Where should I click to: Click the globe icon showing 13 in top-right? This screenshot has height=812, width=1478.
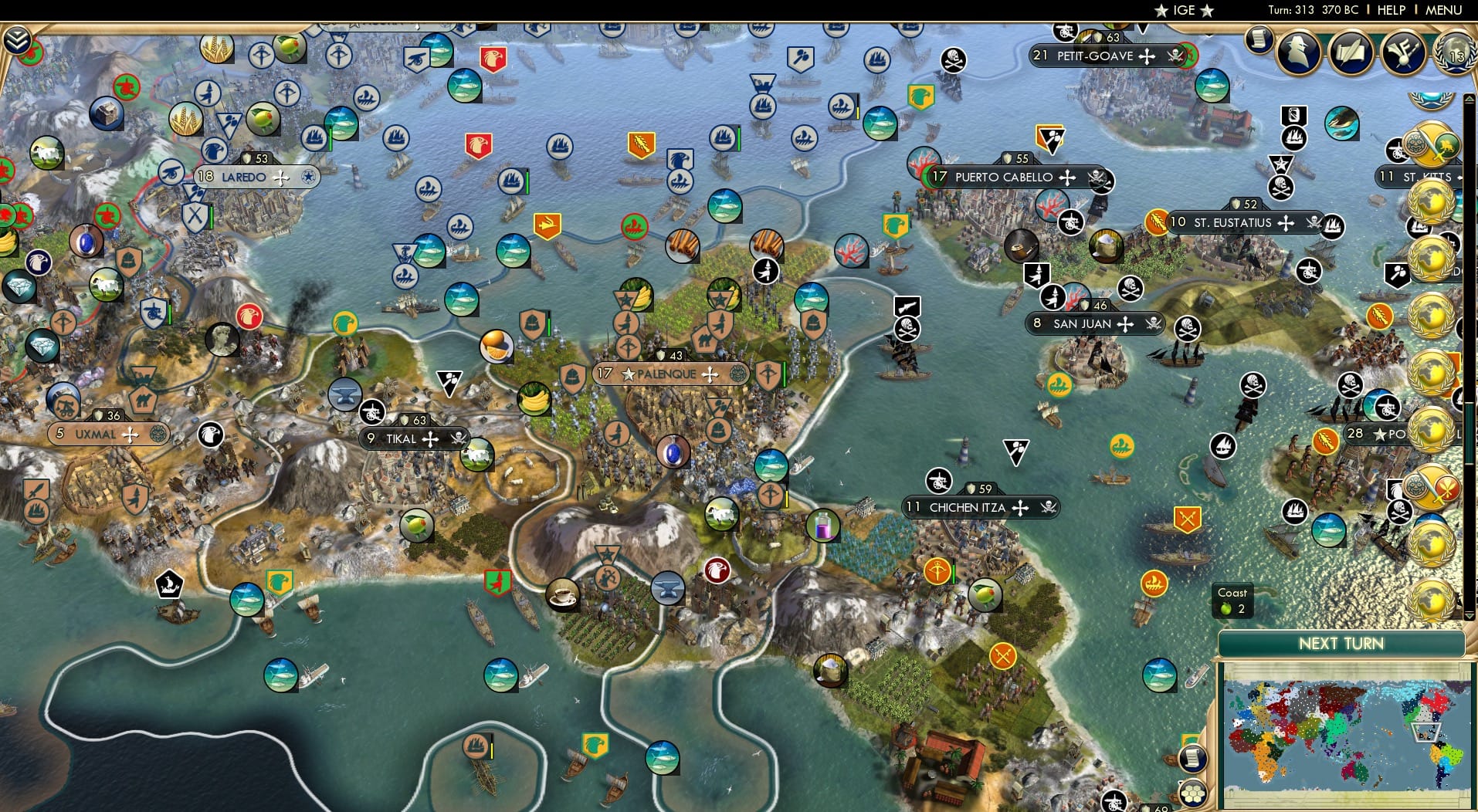pos(1455,54)
